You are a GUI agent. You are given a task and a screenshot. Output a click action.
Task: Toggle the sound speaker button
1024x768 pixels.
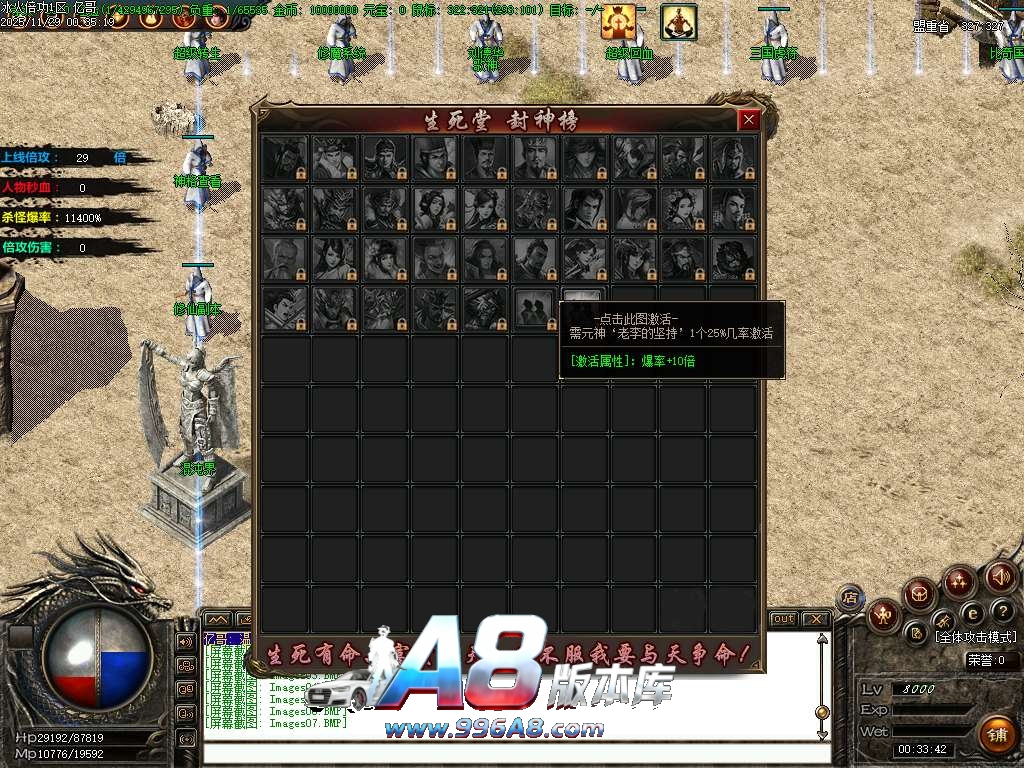pos(1000,577)
